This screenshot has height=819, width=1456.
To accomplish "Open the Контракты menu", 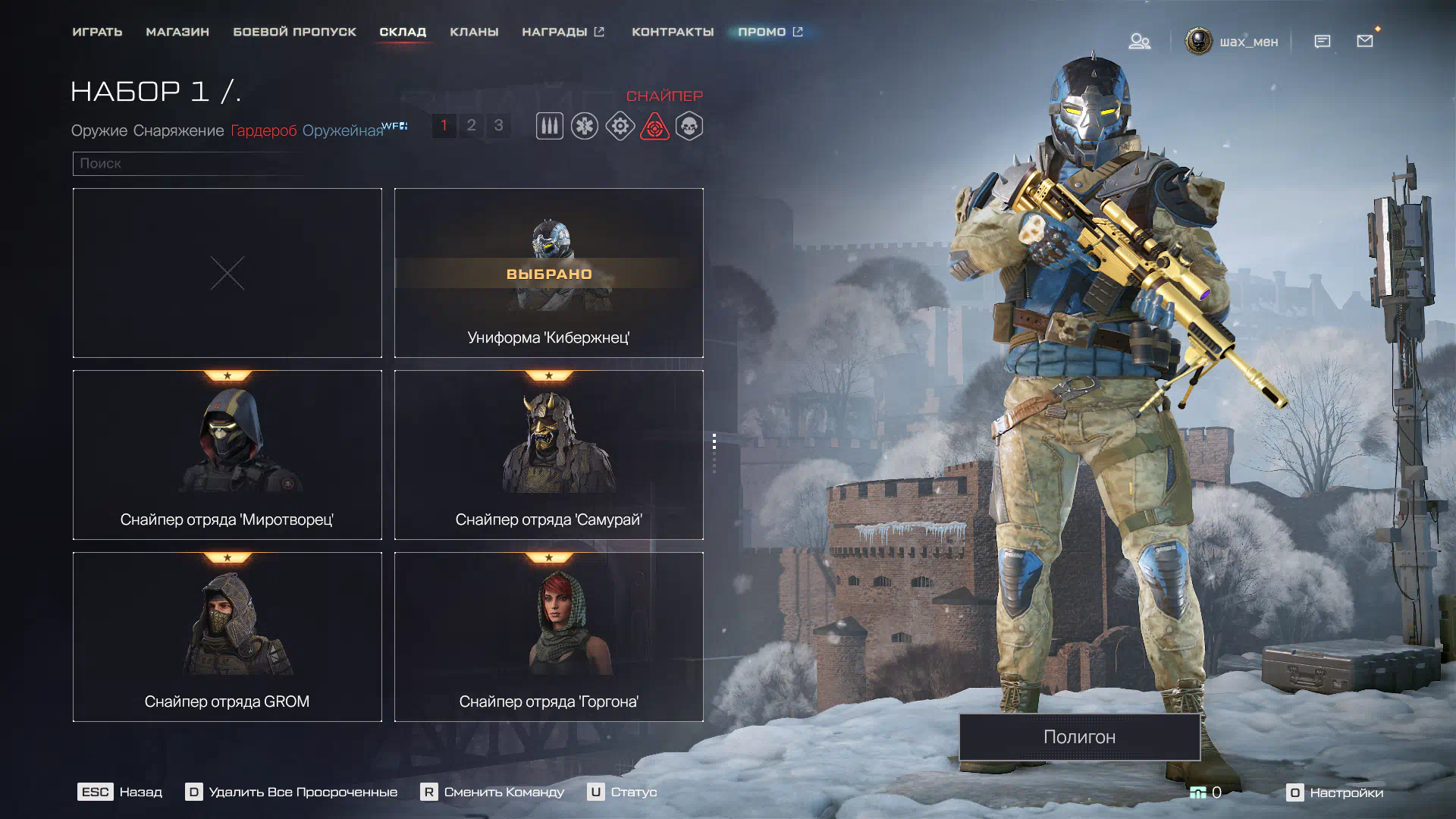I will tap(673, 32).
